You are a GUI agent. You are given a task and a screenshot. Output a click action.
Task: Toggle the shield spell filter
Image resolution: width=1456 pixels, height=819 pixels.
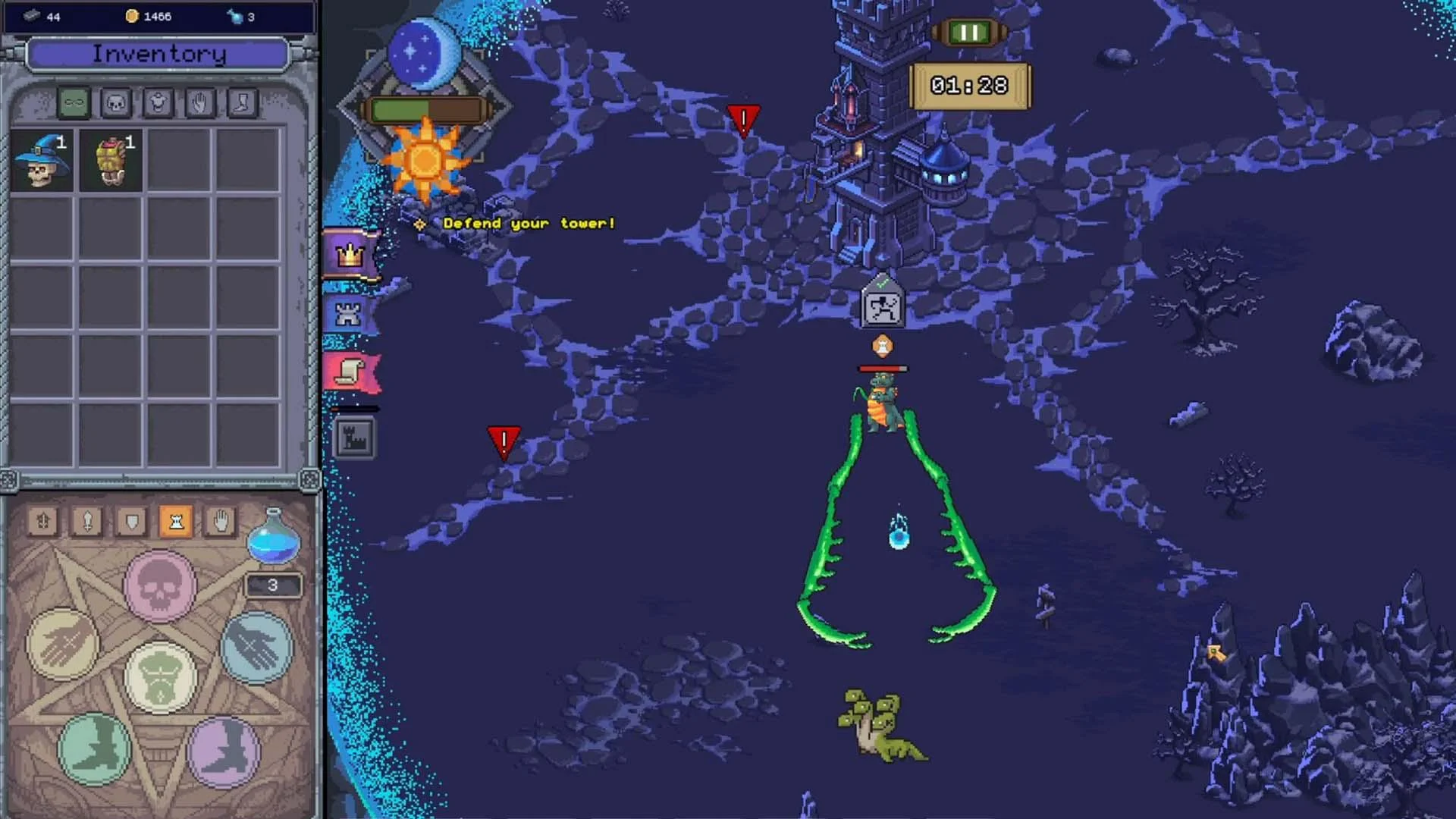(131, 521)
